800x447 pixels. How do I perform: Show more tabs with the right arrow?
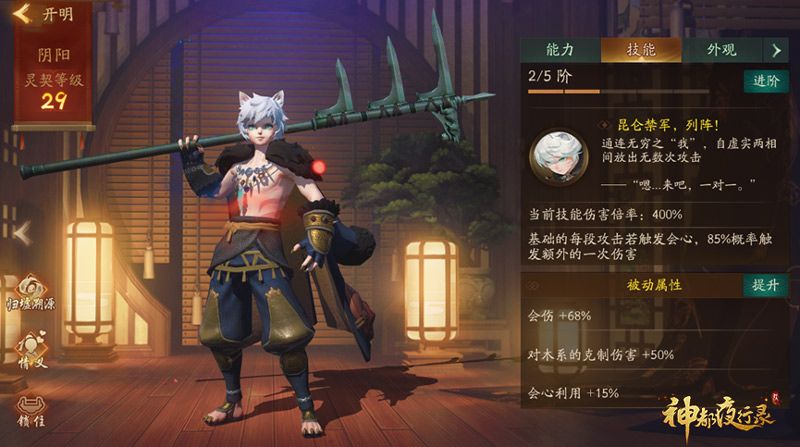point(776,50)
